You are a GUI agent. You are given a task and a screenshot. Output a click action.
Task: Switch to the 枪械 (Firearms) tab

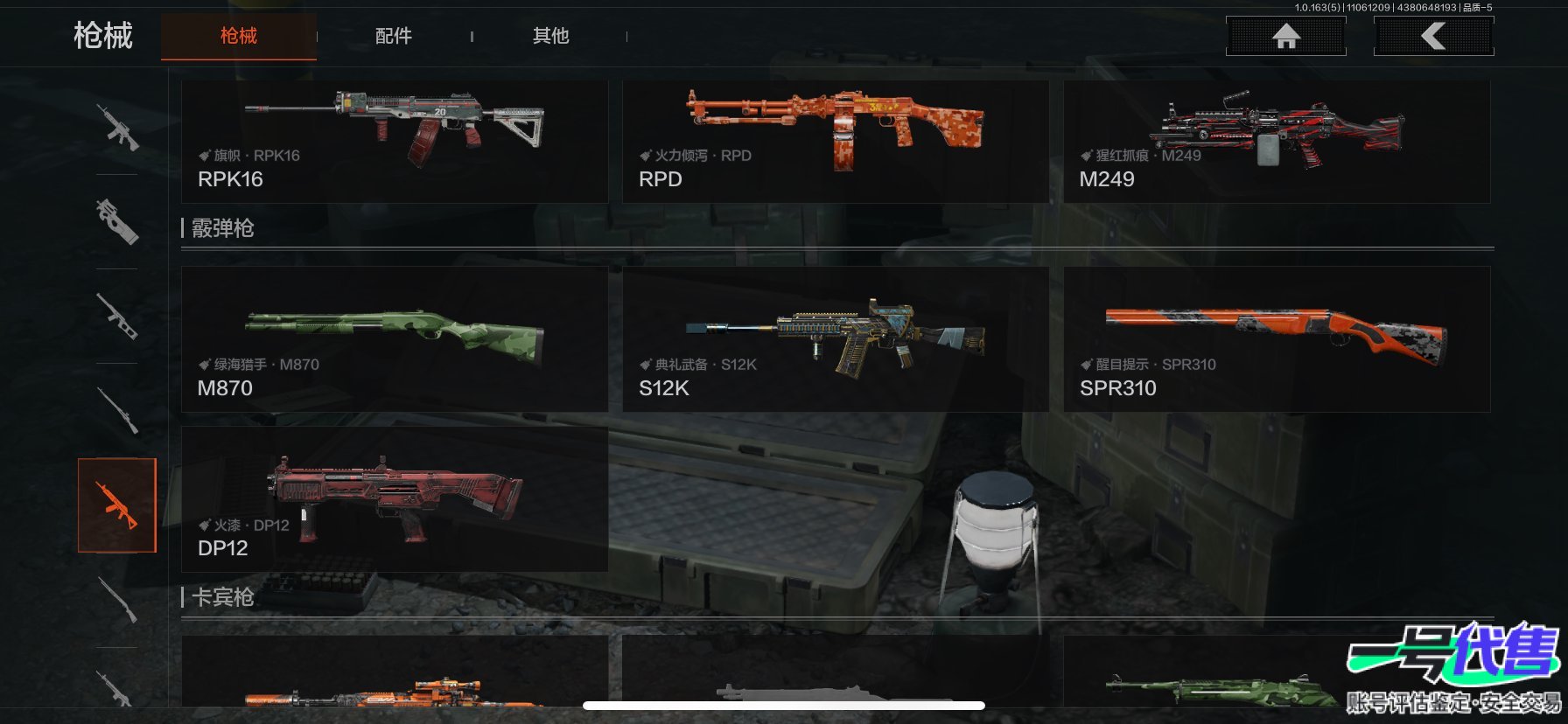(239, 36)
